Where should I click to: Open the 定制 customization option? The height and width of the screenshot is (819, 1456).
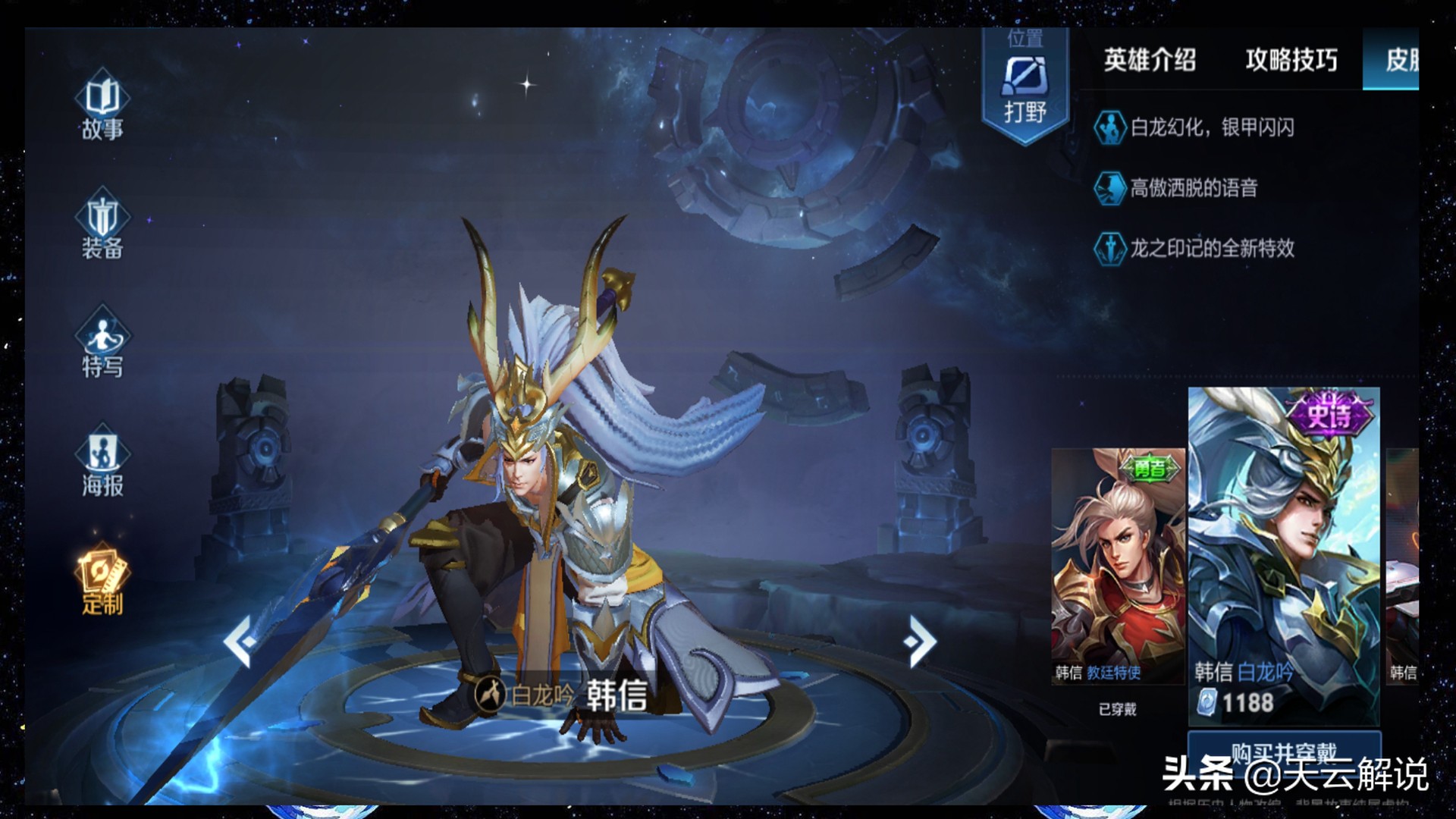point(102,581)
